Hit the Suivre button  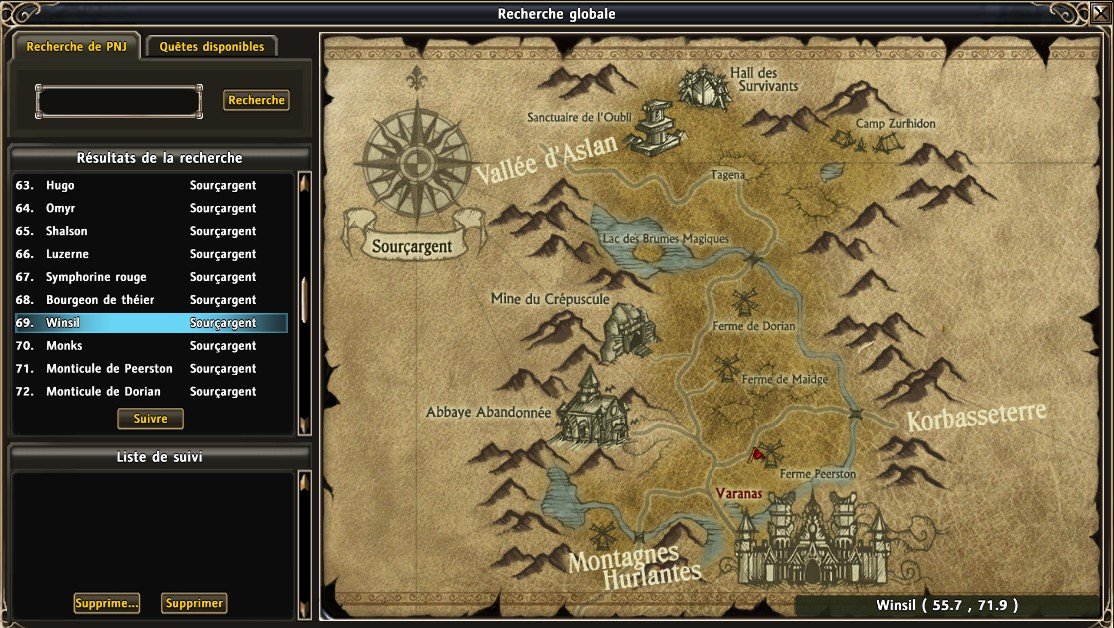[150, 419]
